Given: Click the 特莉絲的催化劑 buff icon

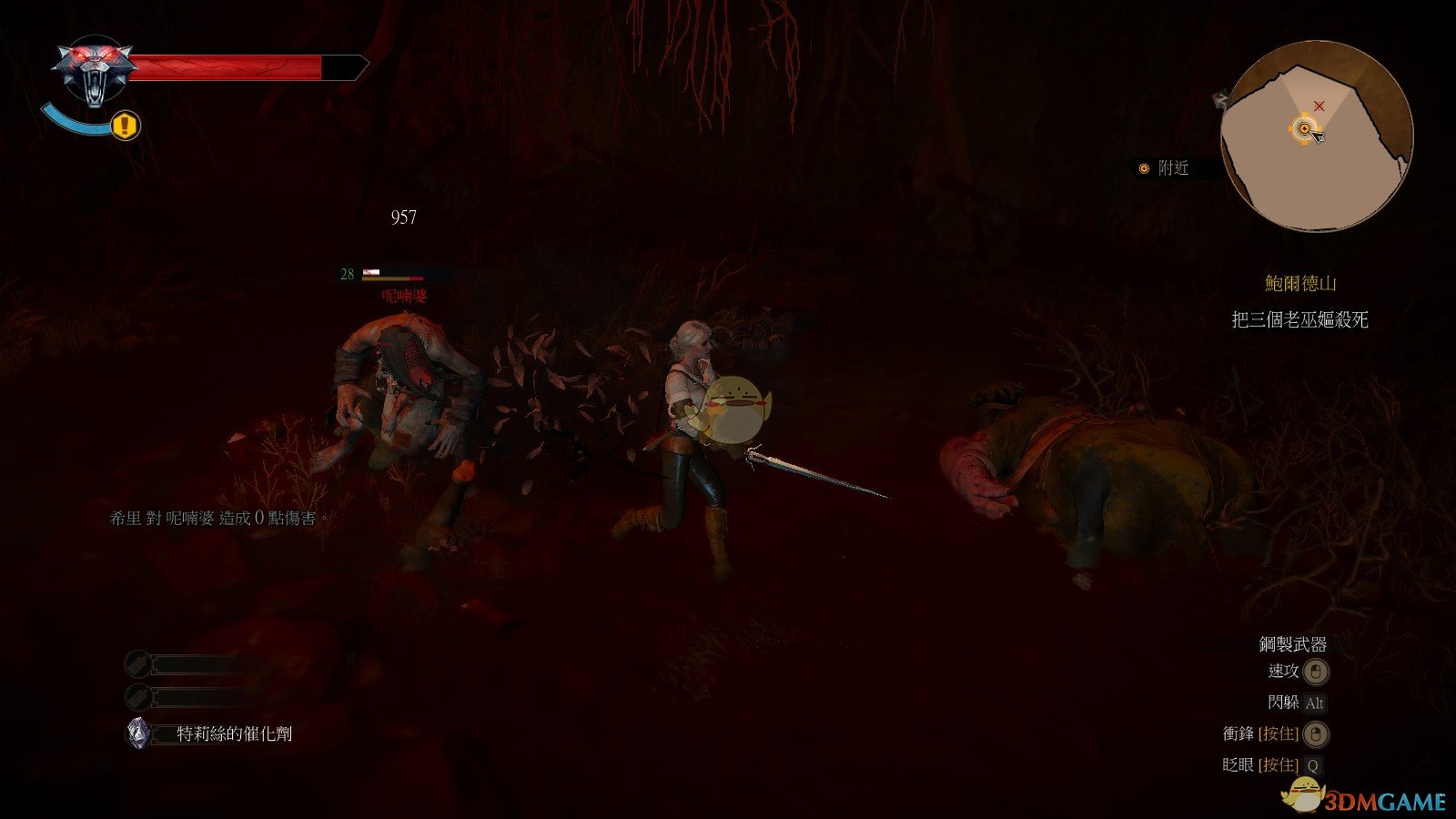Looking at the screenshot, I should pyautogui.click(x=138, y=733).
